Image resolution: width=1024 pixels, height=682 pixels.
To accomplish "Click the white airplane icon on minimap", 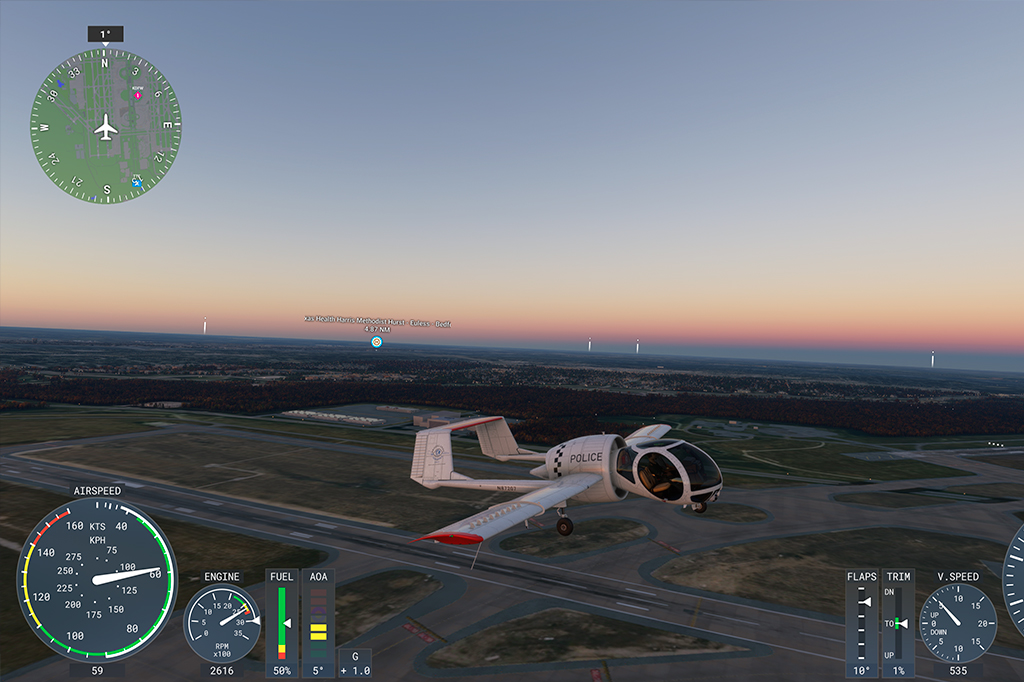I will (x=105, y=127).
